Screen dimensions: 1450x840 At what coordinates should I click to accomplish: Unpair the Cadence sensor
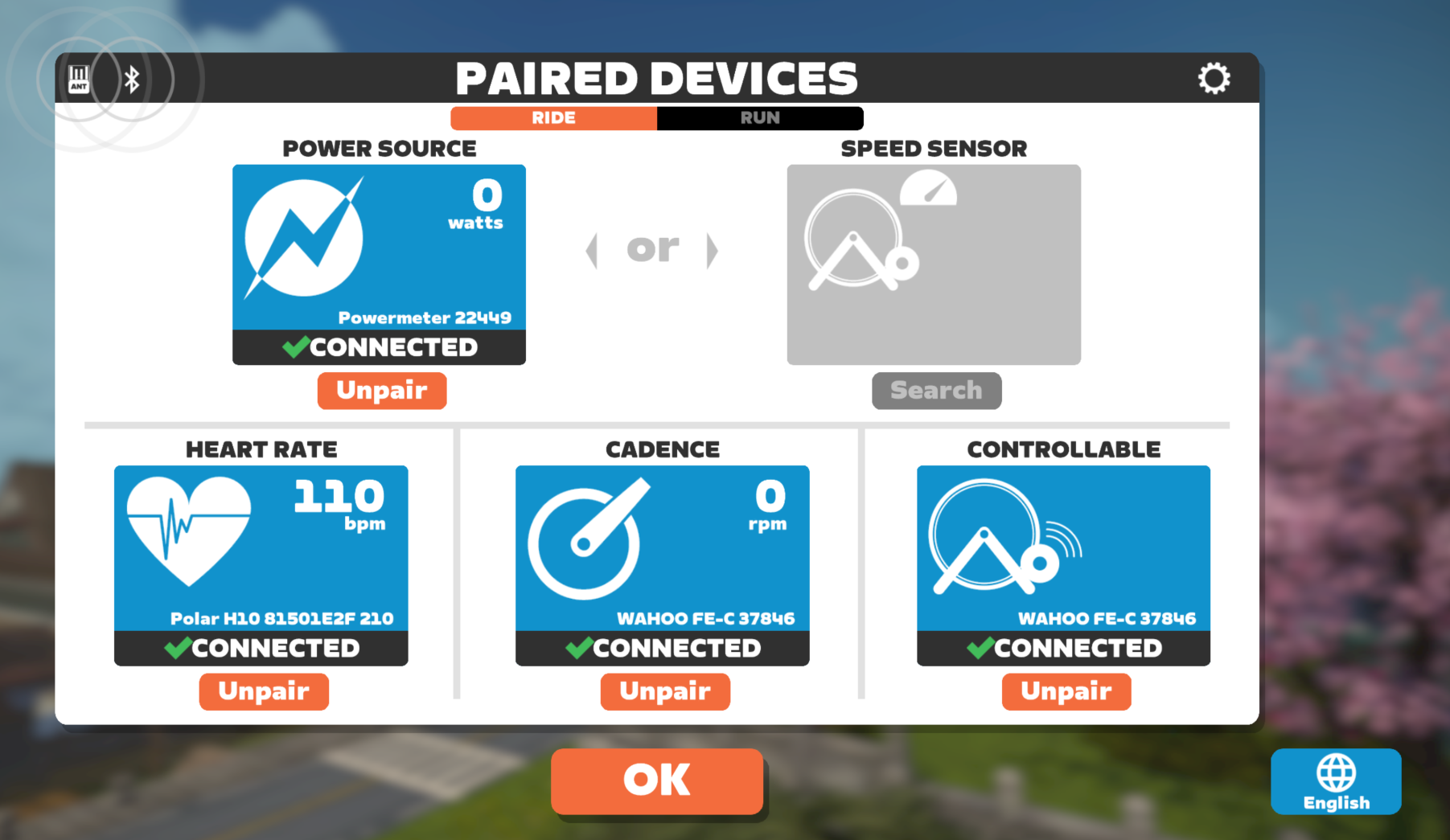664,691
